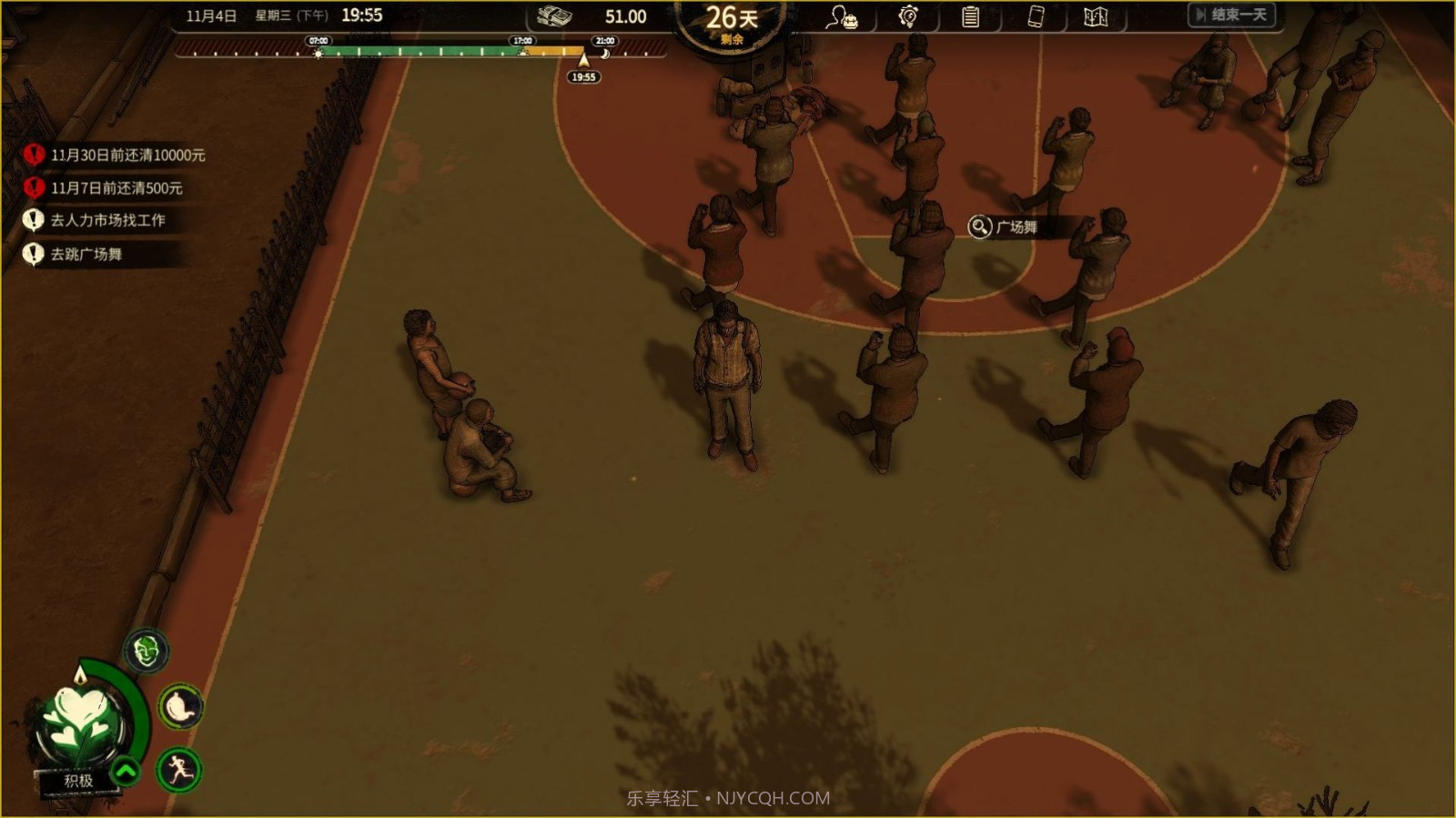Screen dimensions: 1456x818
Task: Select objective 去人力市场找工作
Action: (x=106, y=220)
